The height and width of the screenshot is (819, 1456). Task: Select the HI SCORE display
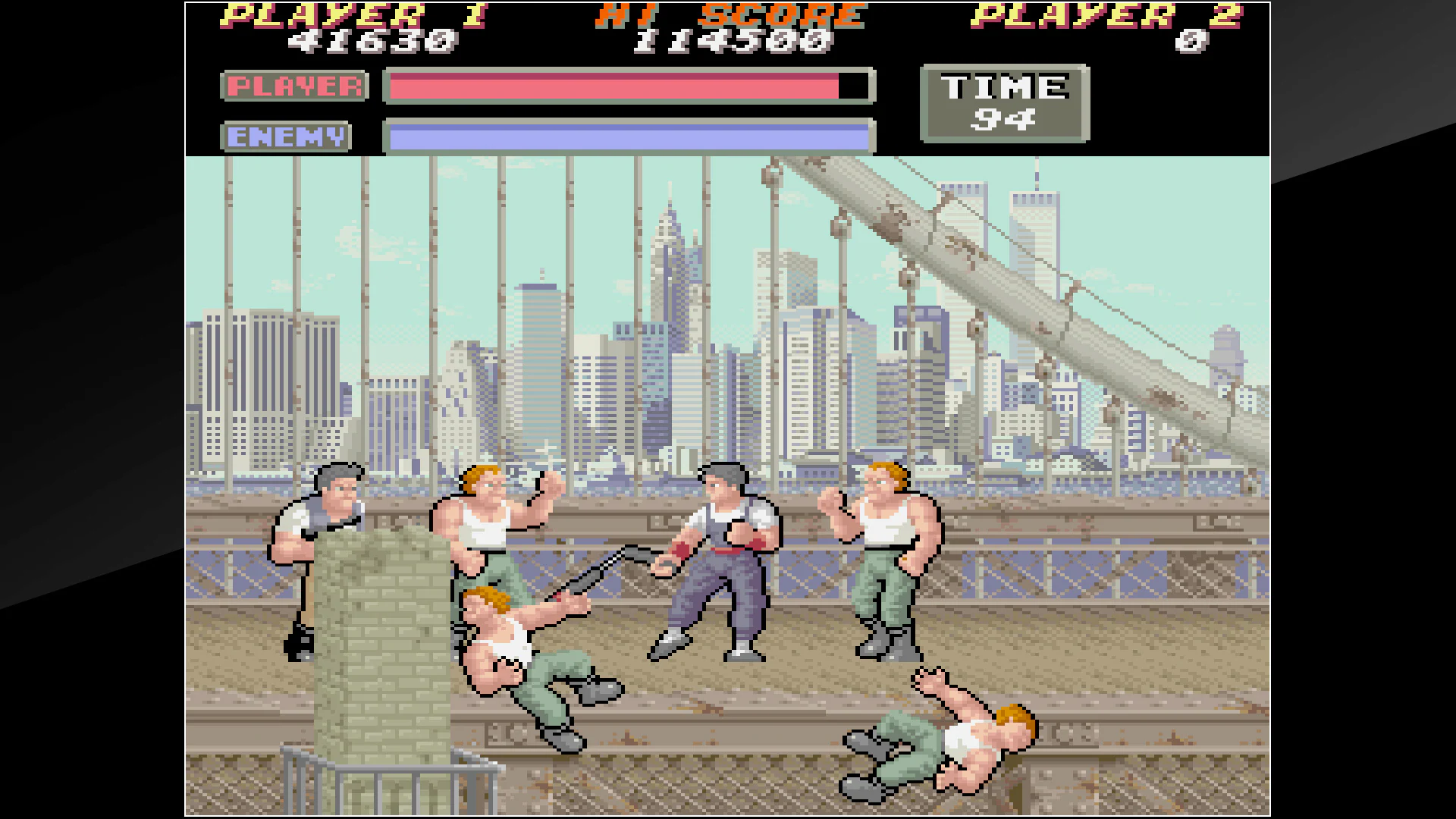(728, 15)
